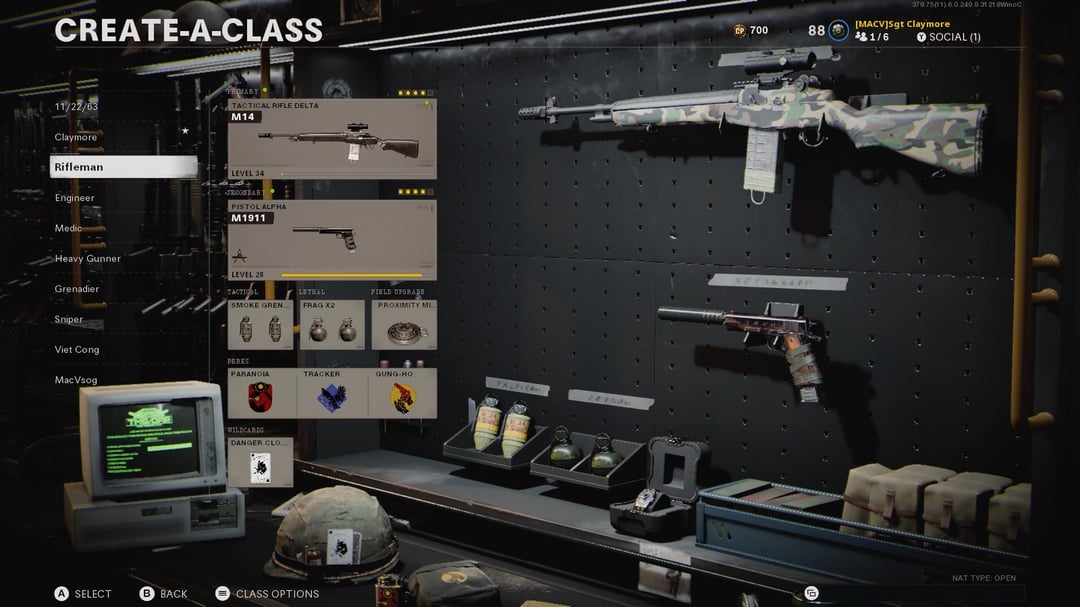
Task: Choose the Claymore class
Action: pos(77,137)
